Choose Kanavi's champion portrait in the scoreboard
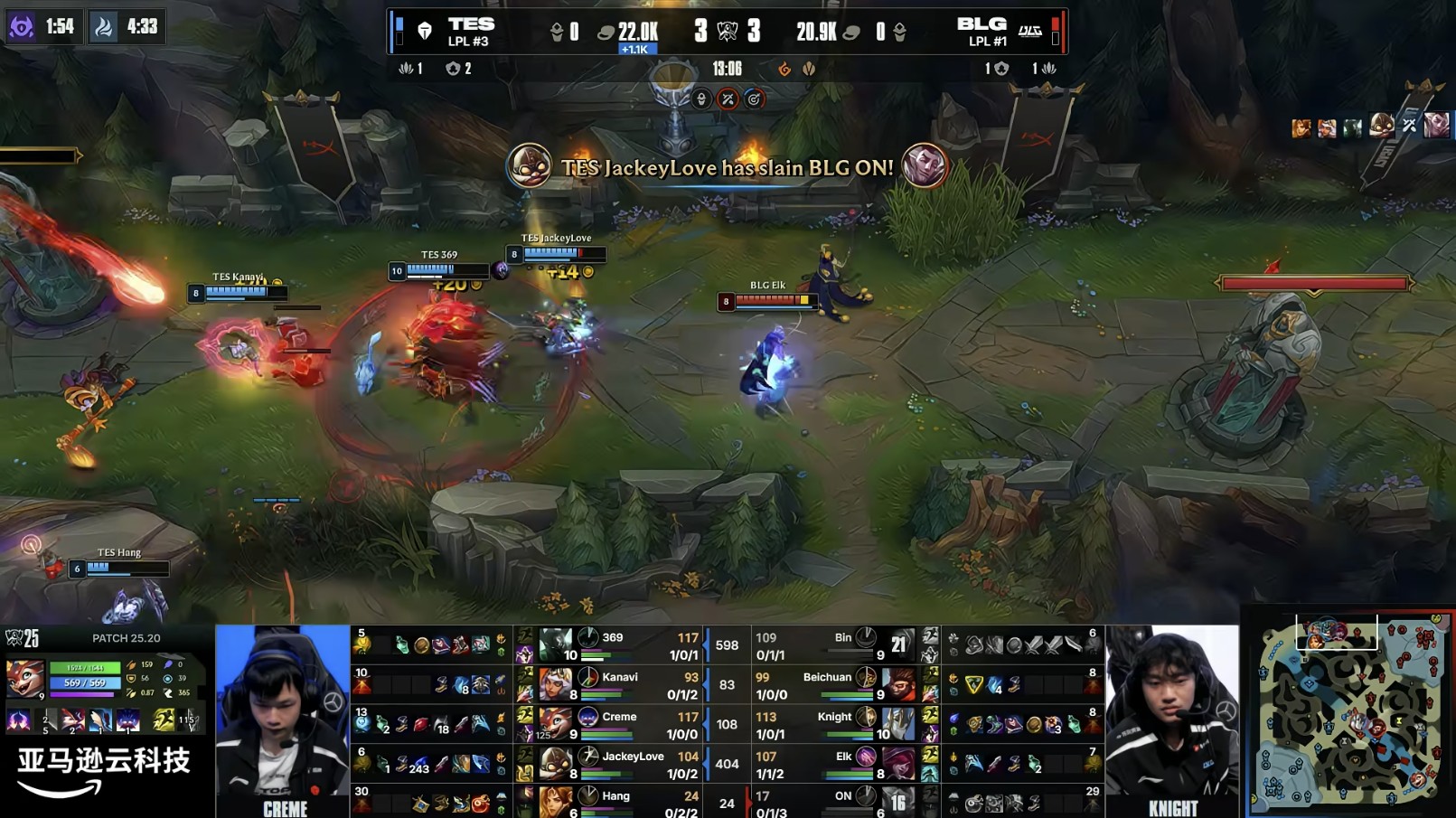The image size is (1456, 818). tap(555, 685)
